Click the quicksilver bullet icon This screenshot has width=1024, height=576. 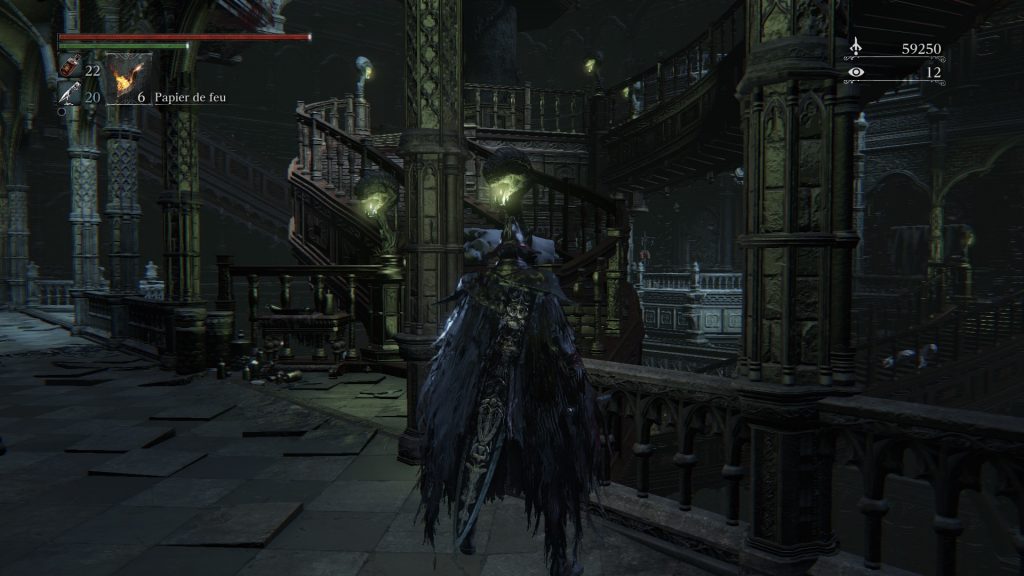[69, 94]
